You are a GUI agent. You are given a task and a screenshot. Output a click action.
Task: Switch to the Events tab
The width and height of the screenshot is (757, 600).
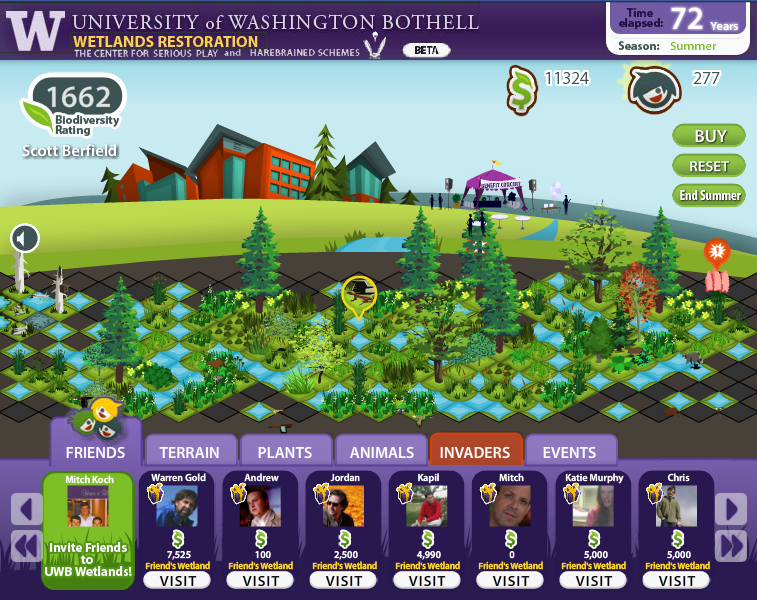[x=570, y=452]
